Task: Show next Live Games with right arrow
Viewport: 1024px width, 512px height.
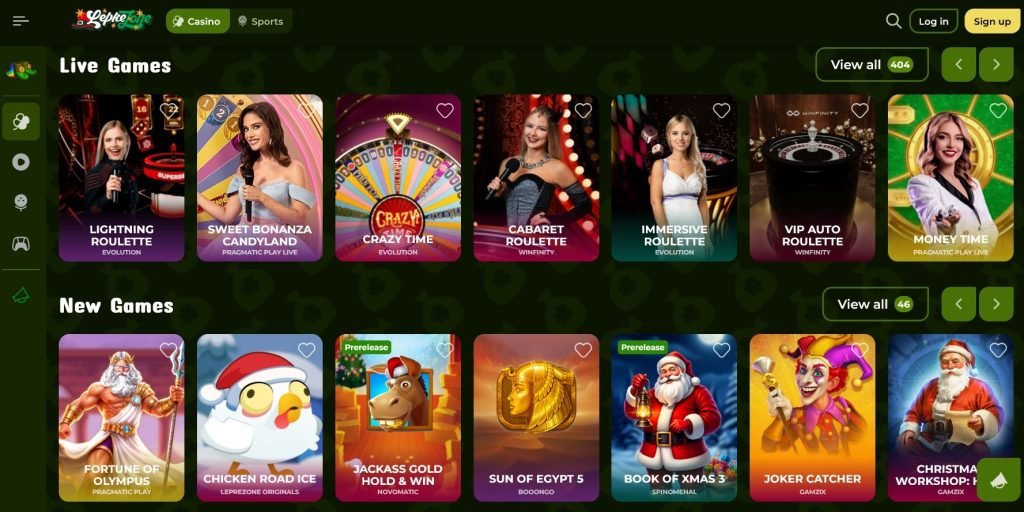Action: [996, 65]
